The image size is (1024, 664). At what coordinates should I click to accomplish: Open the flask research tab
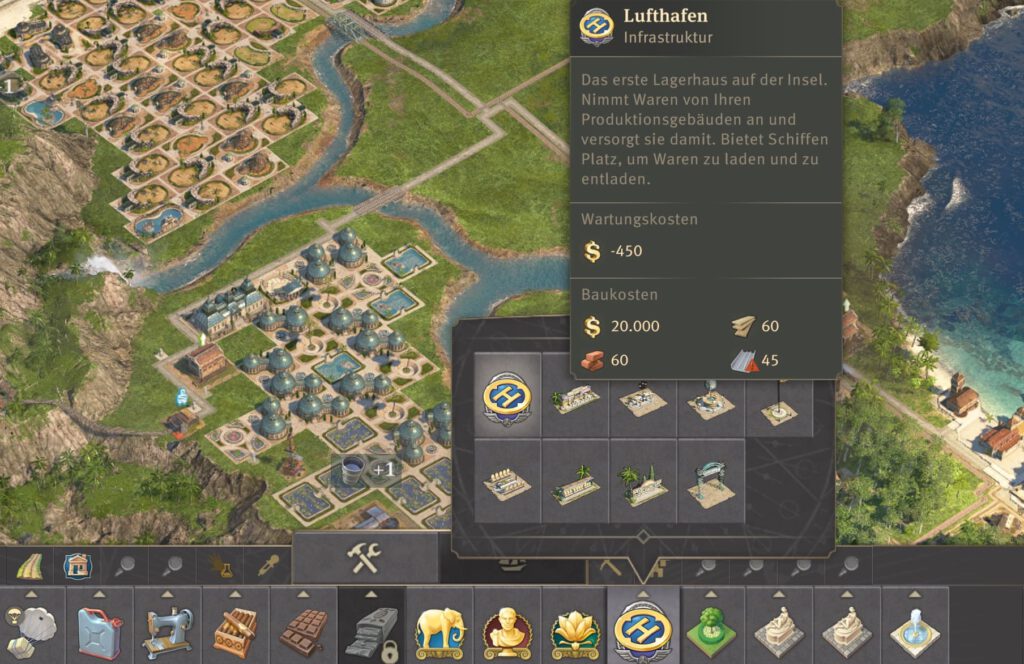[222, 567]
